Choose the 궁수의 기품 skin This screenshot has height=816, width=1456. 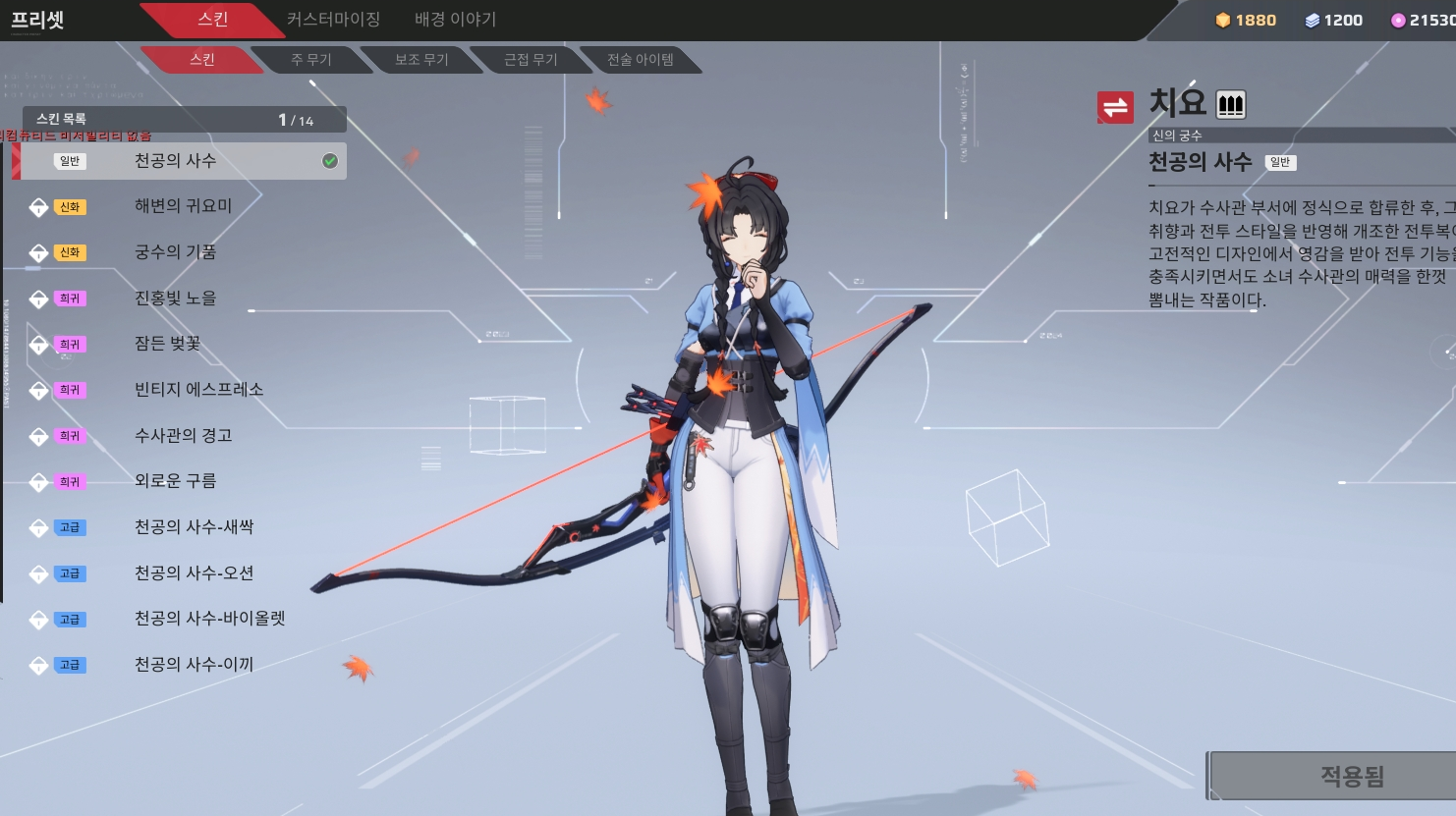click(x=175, y=252)
